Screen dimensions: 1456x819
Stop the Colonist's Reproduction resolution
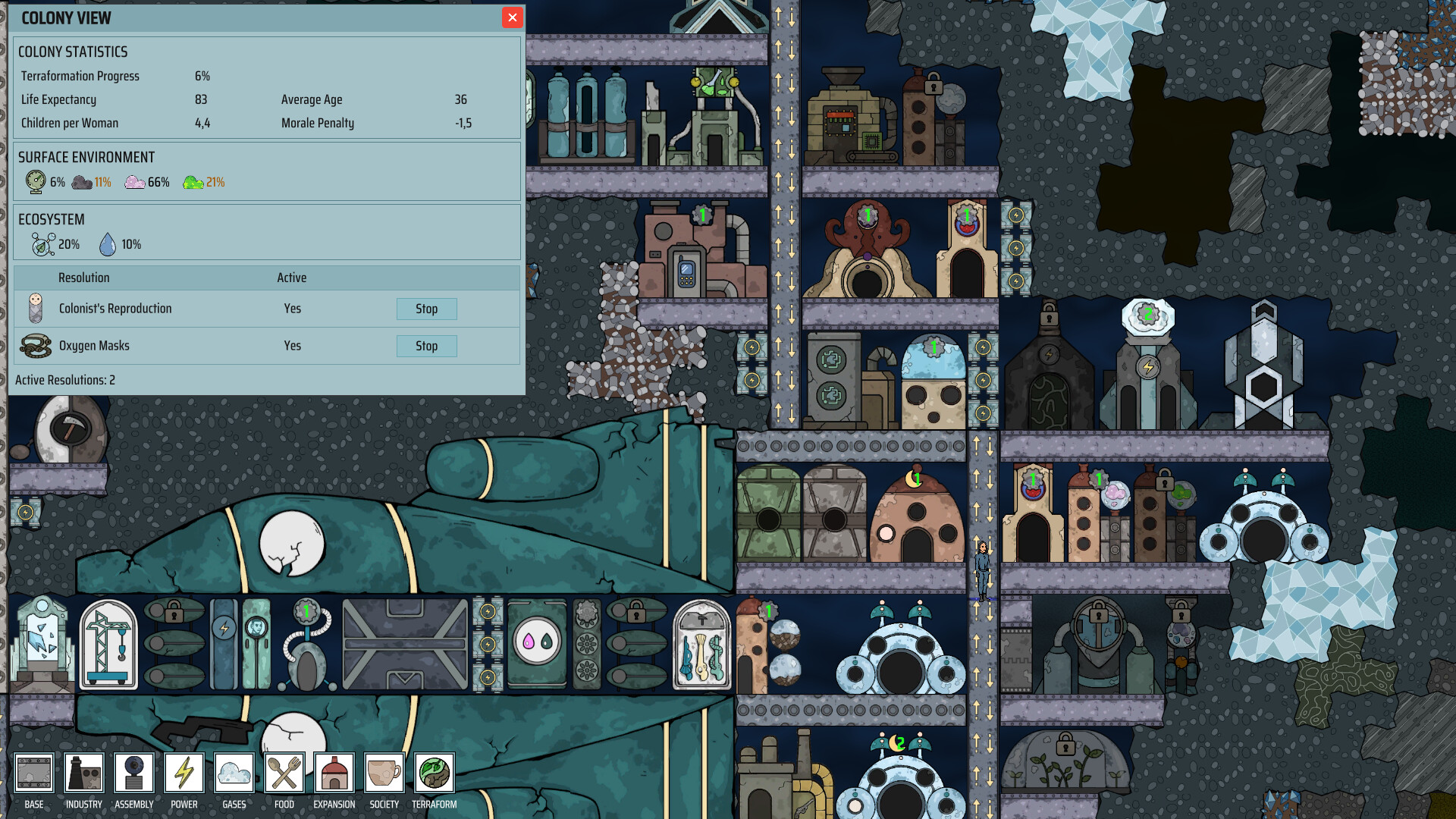(x=426, y=309)
